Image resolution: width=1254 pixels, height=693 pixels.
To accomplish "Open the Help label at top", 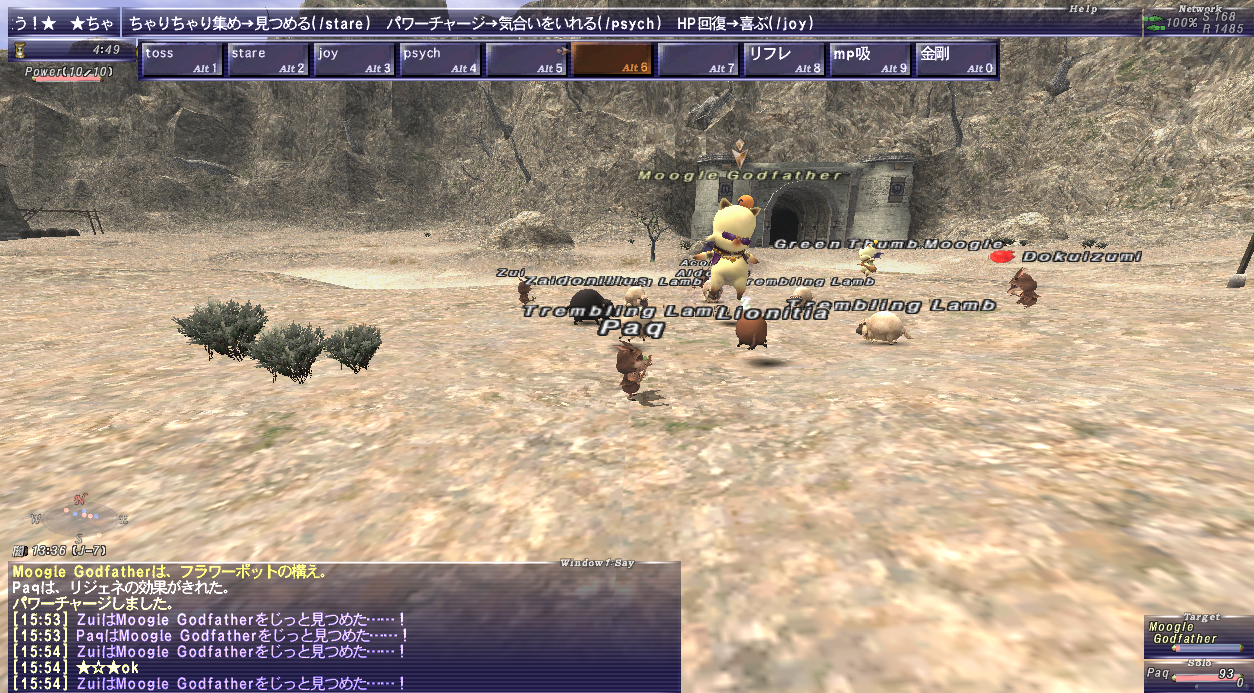I will pyautogui.click(x=1082, y=9).
